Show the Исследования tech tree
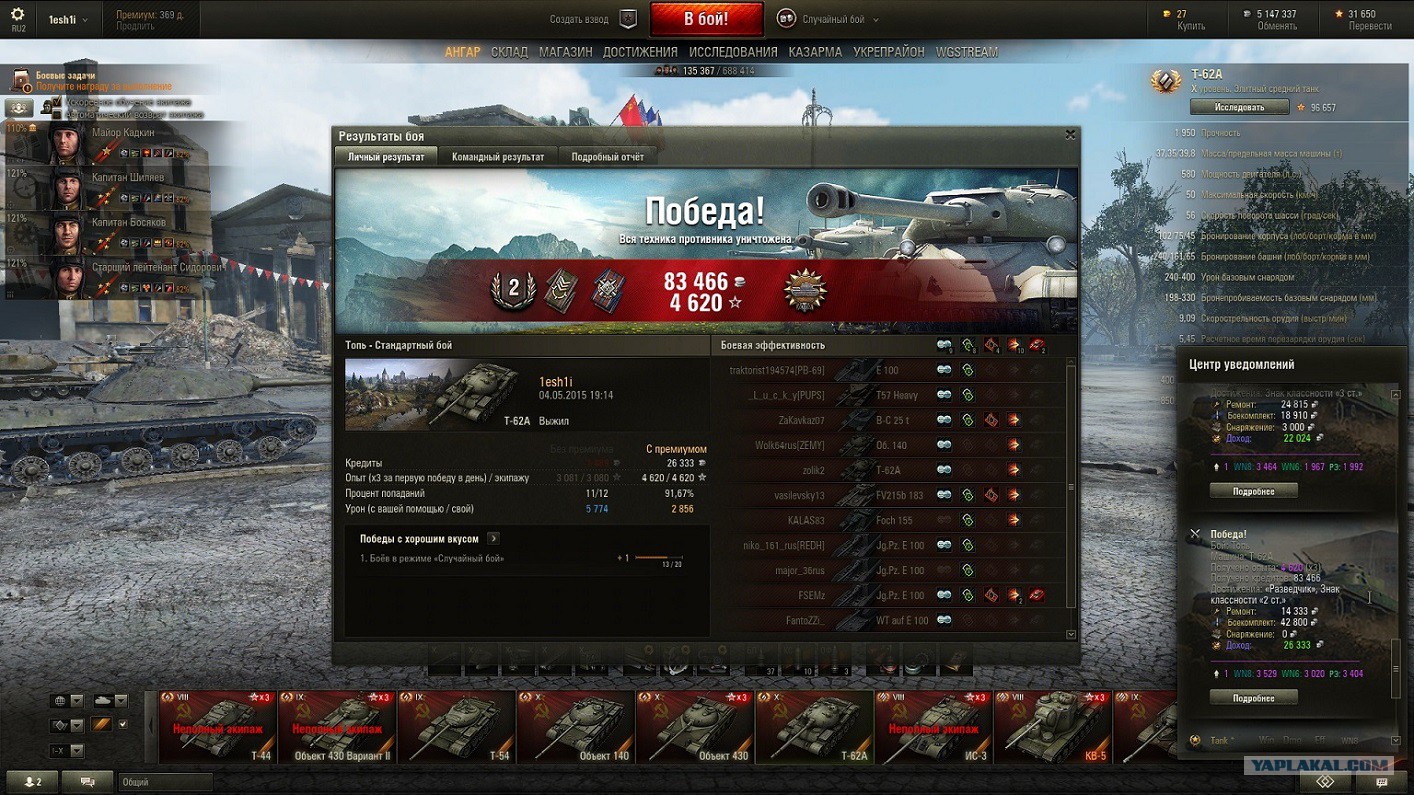This screenshot has height=795, width=1414. [733, 52]
